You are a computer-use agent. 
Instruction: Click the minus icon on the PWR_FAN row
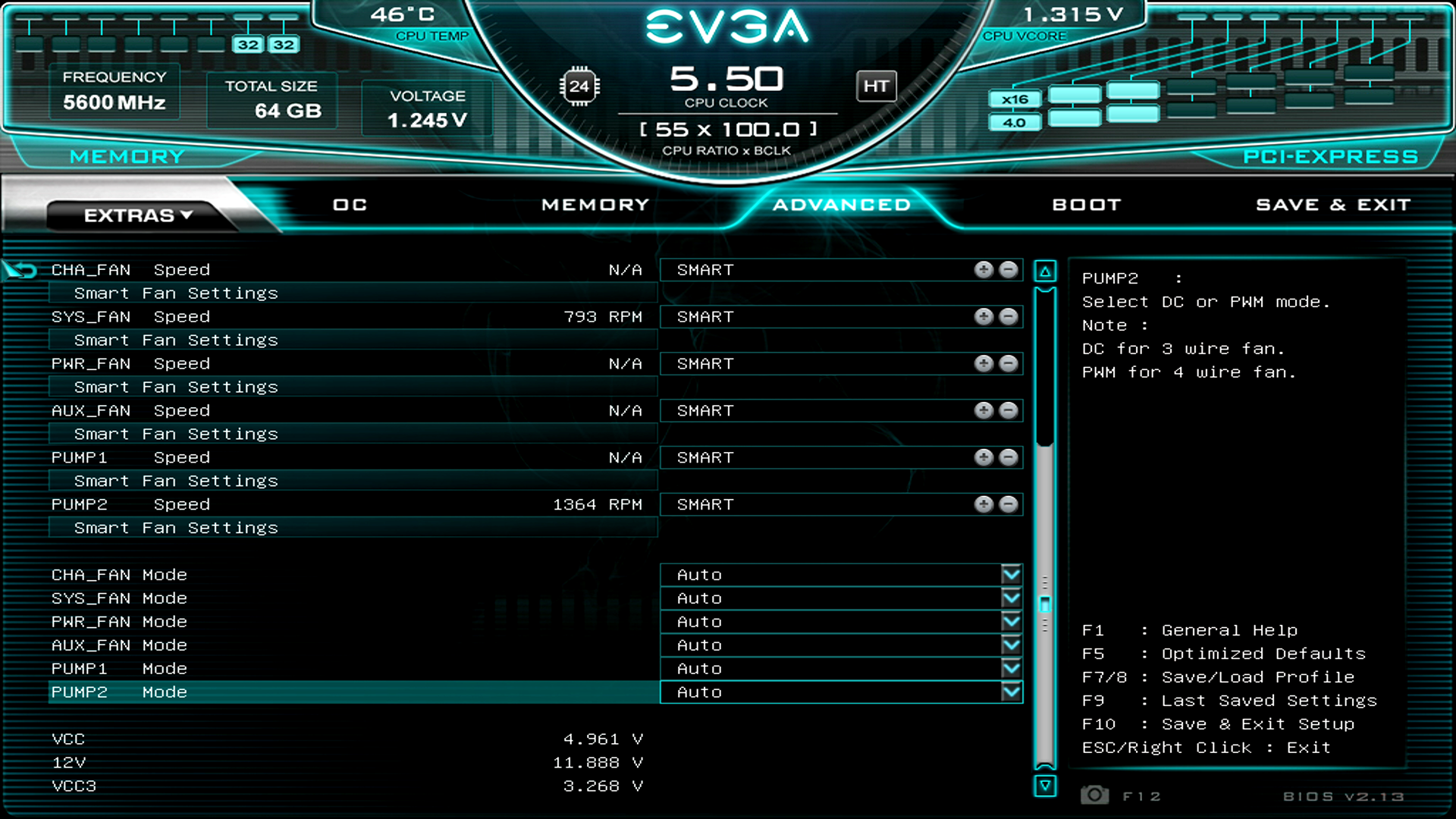(x=1009, y=363)
